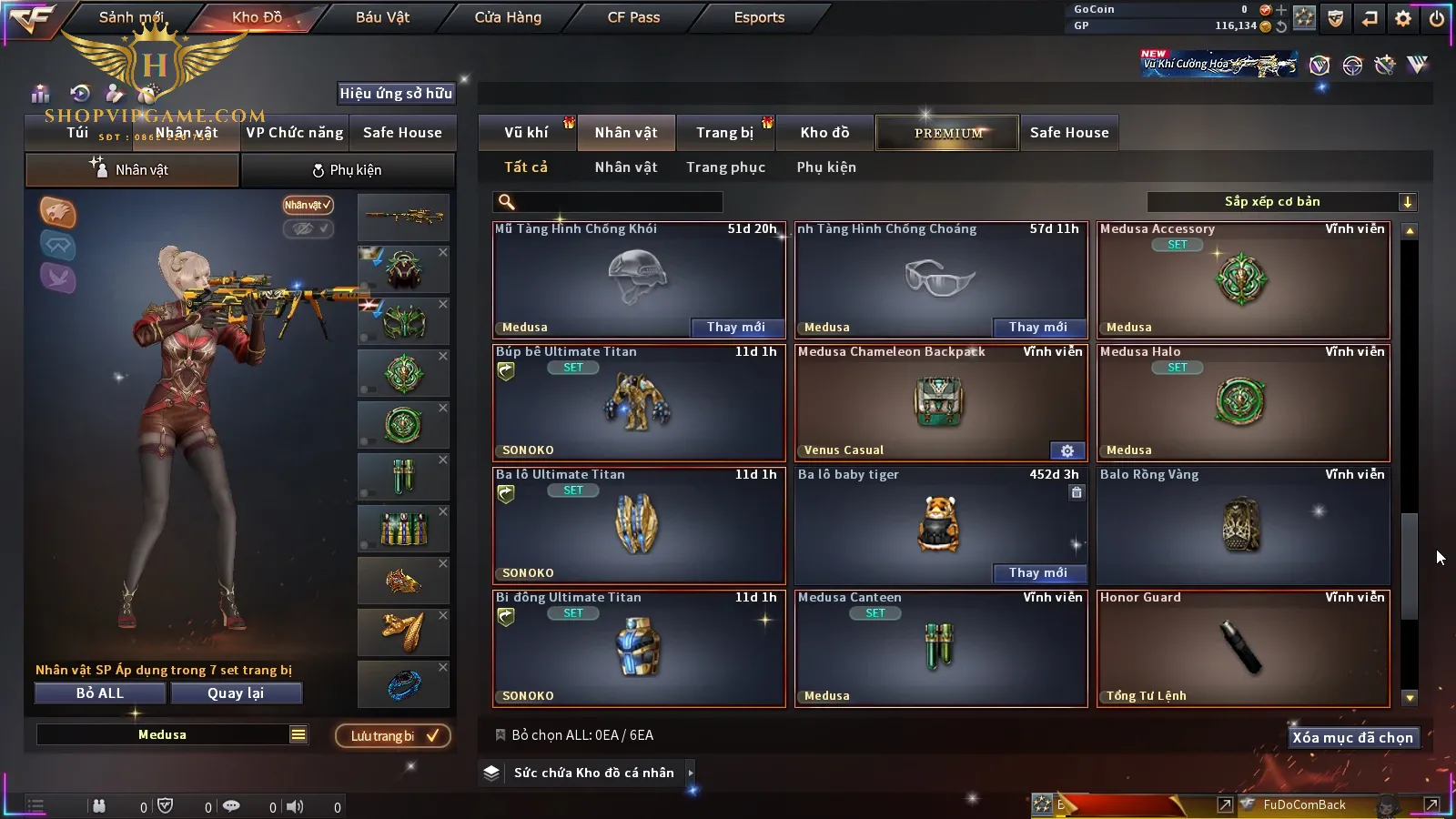Go to the Báu Vật menu

[x=382, y=17]
